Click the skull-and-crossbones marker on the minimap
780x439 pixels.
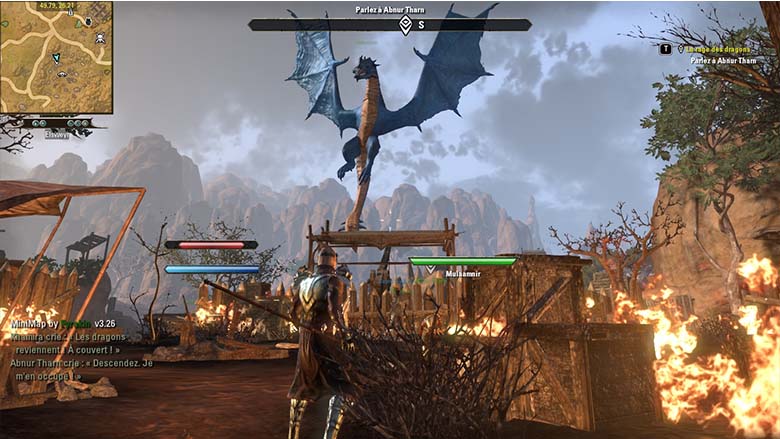point(100,38)
